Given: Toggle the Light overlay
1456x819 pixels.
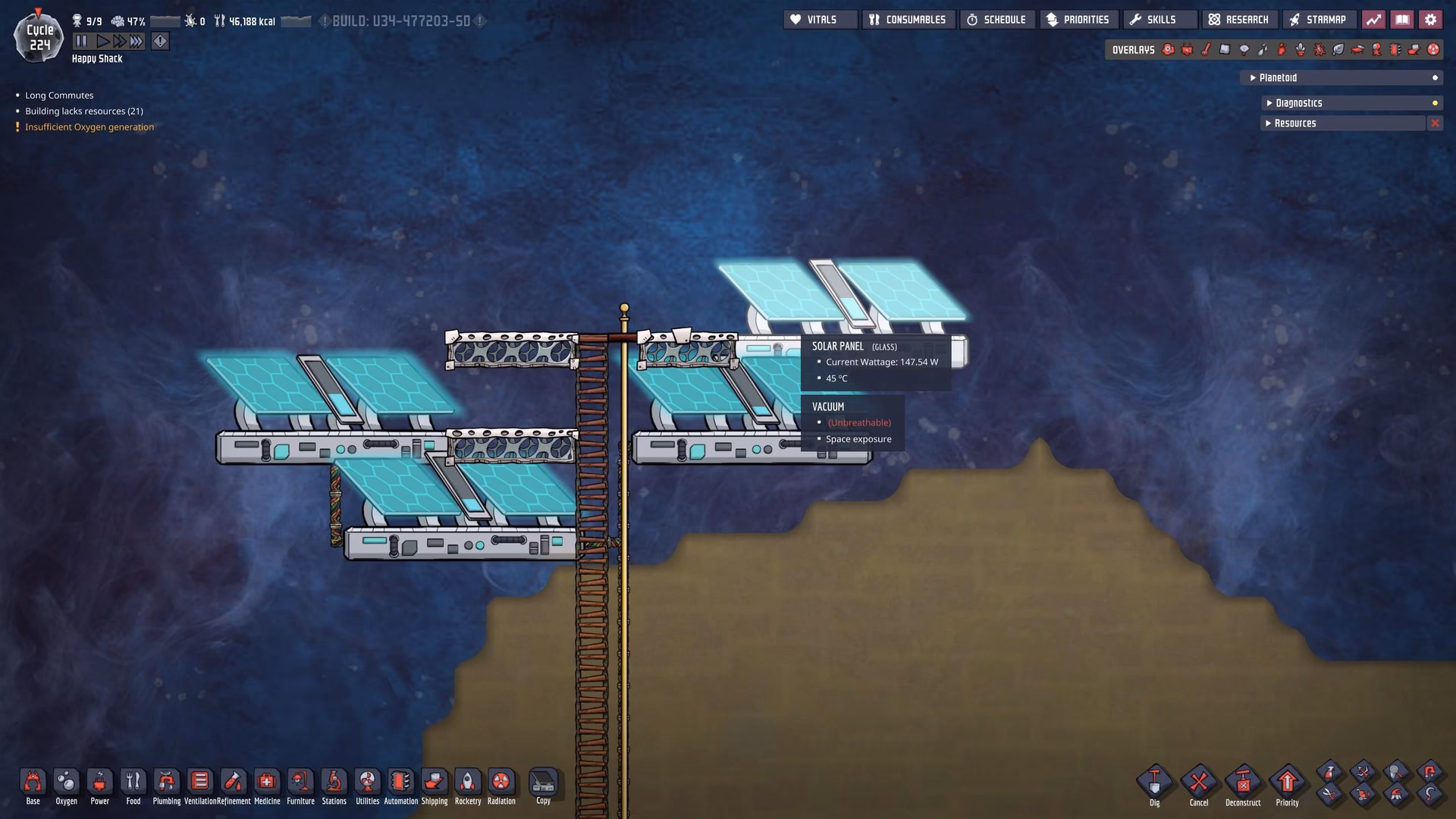Looking at the screenshot, I should (x=1244, y=49).
